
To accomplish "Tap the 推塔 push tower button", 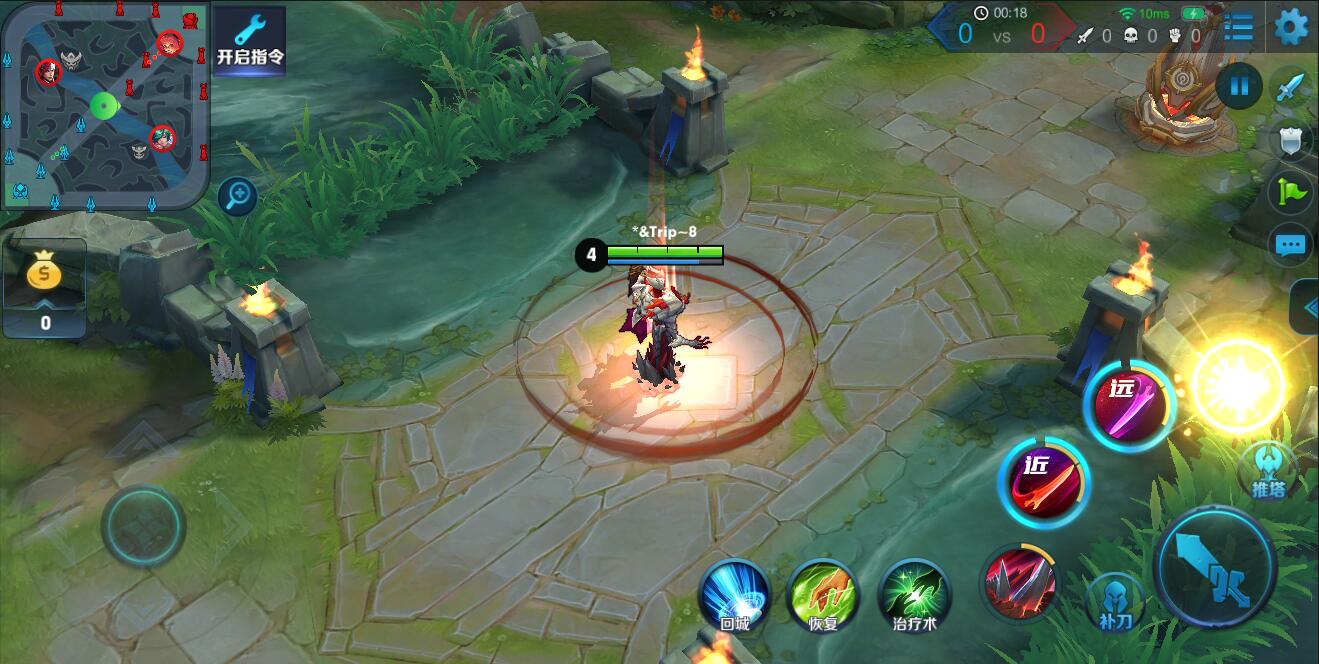I will [x=1267, y=470].
